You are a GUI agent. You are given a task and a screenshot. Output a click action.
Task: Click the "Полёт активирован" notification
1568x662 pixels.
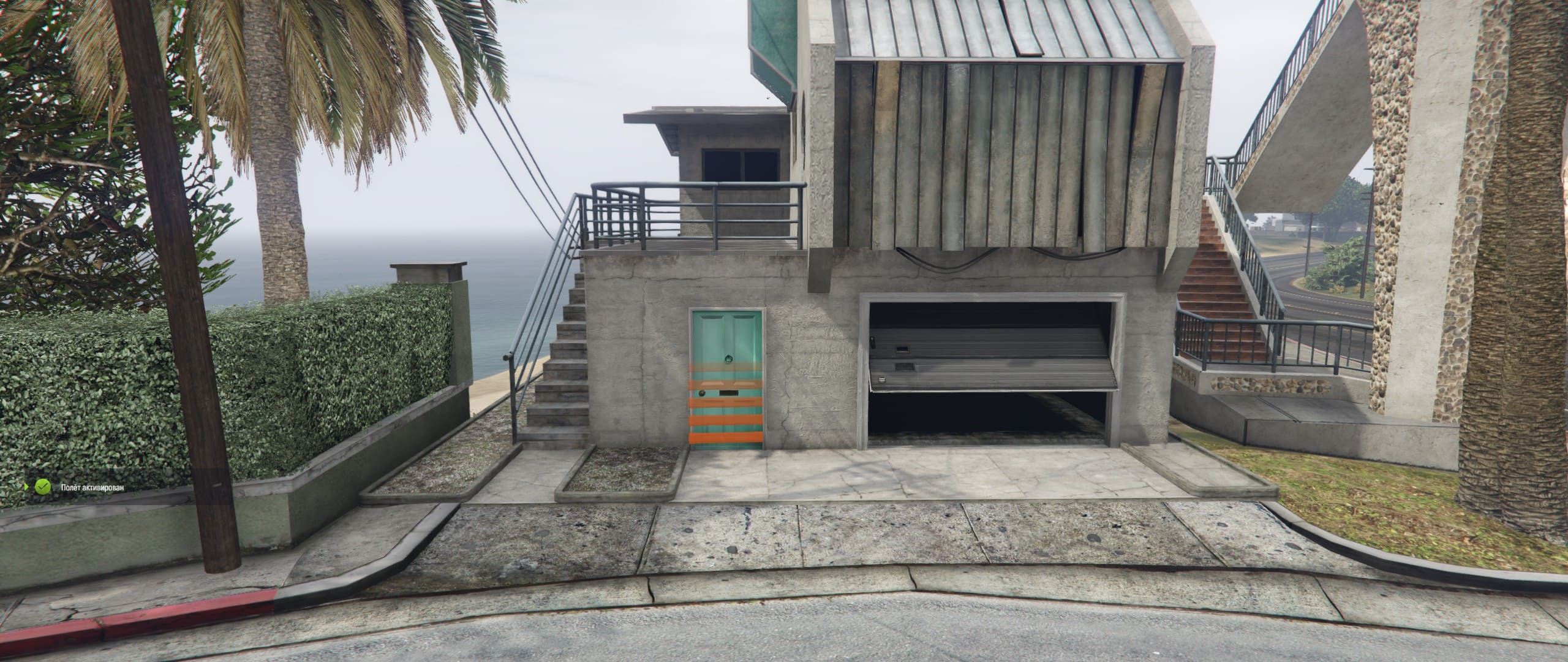click(91, 487)
